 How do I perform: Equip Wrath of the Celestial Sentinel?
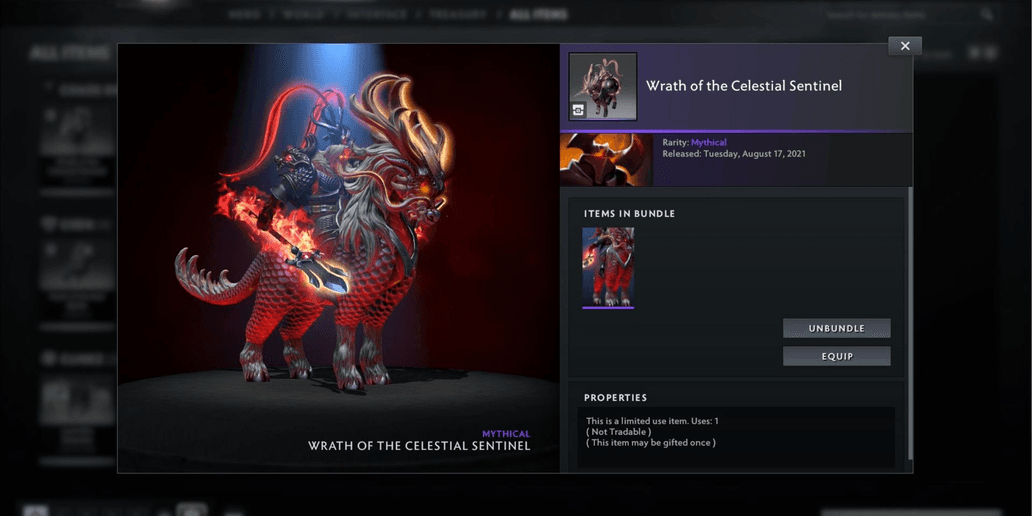click(836, 356)
